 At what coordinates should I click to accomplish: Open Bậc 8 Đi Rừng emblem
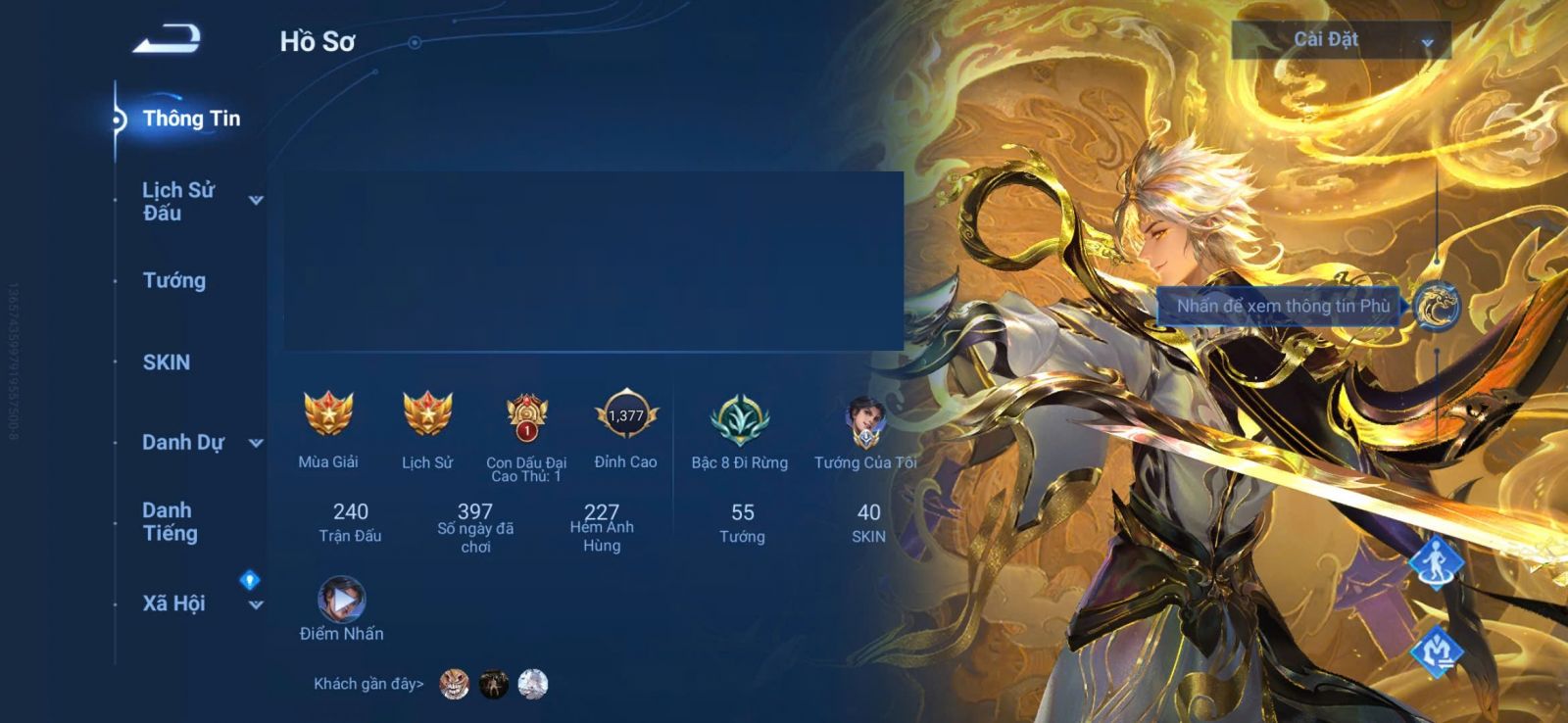[739, 418]
